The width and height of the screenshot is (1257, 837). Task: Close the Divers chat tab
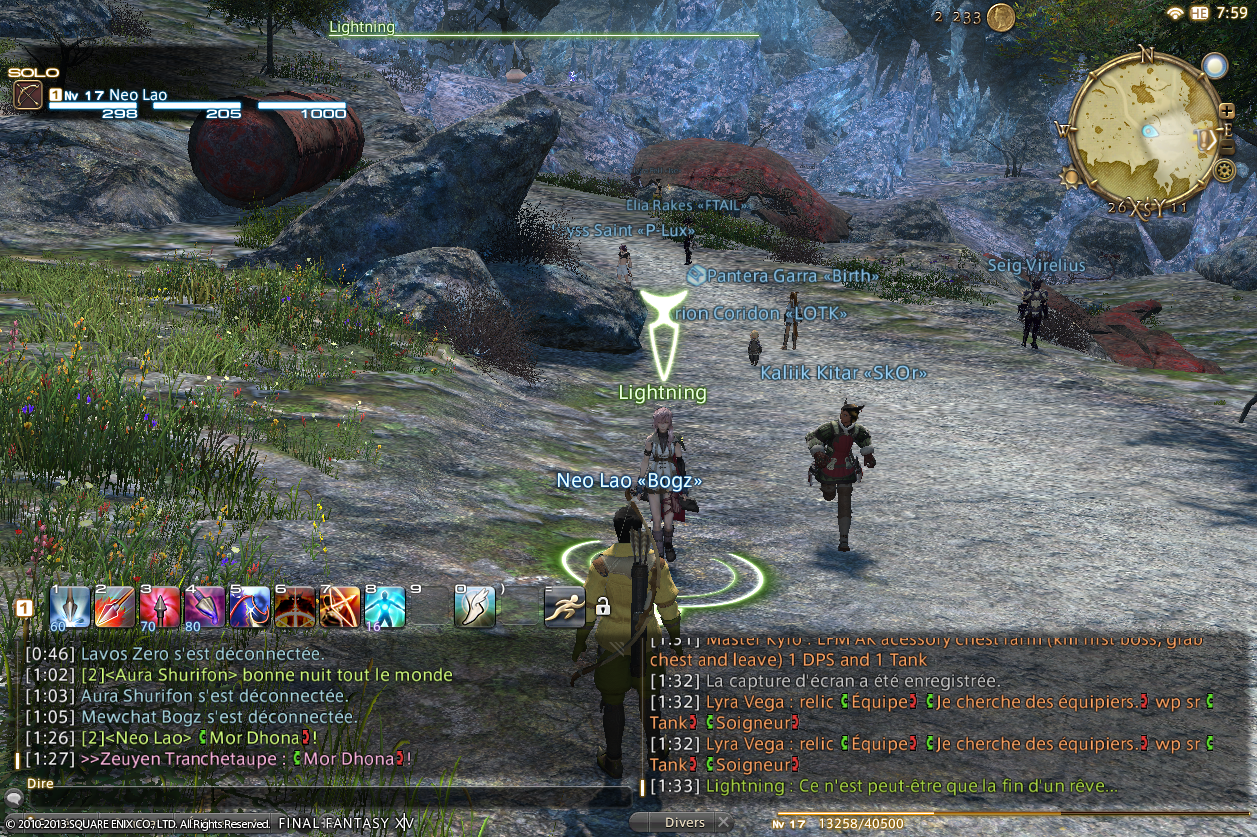723,823
